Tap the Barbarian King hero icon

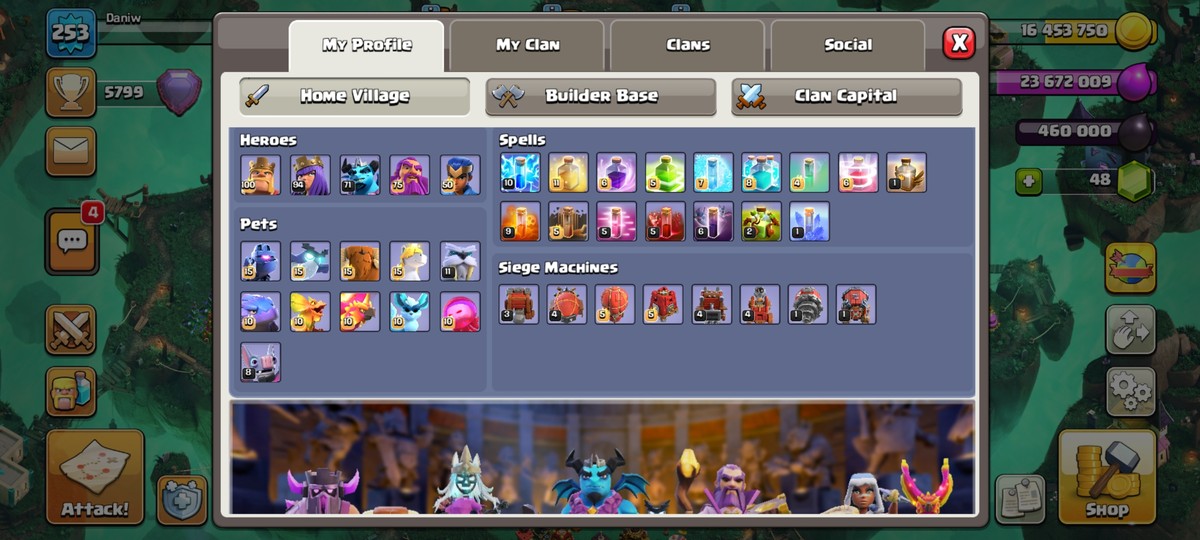(x=260, y=175)
